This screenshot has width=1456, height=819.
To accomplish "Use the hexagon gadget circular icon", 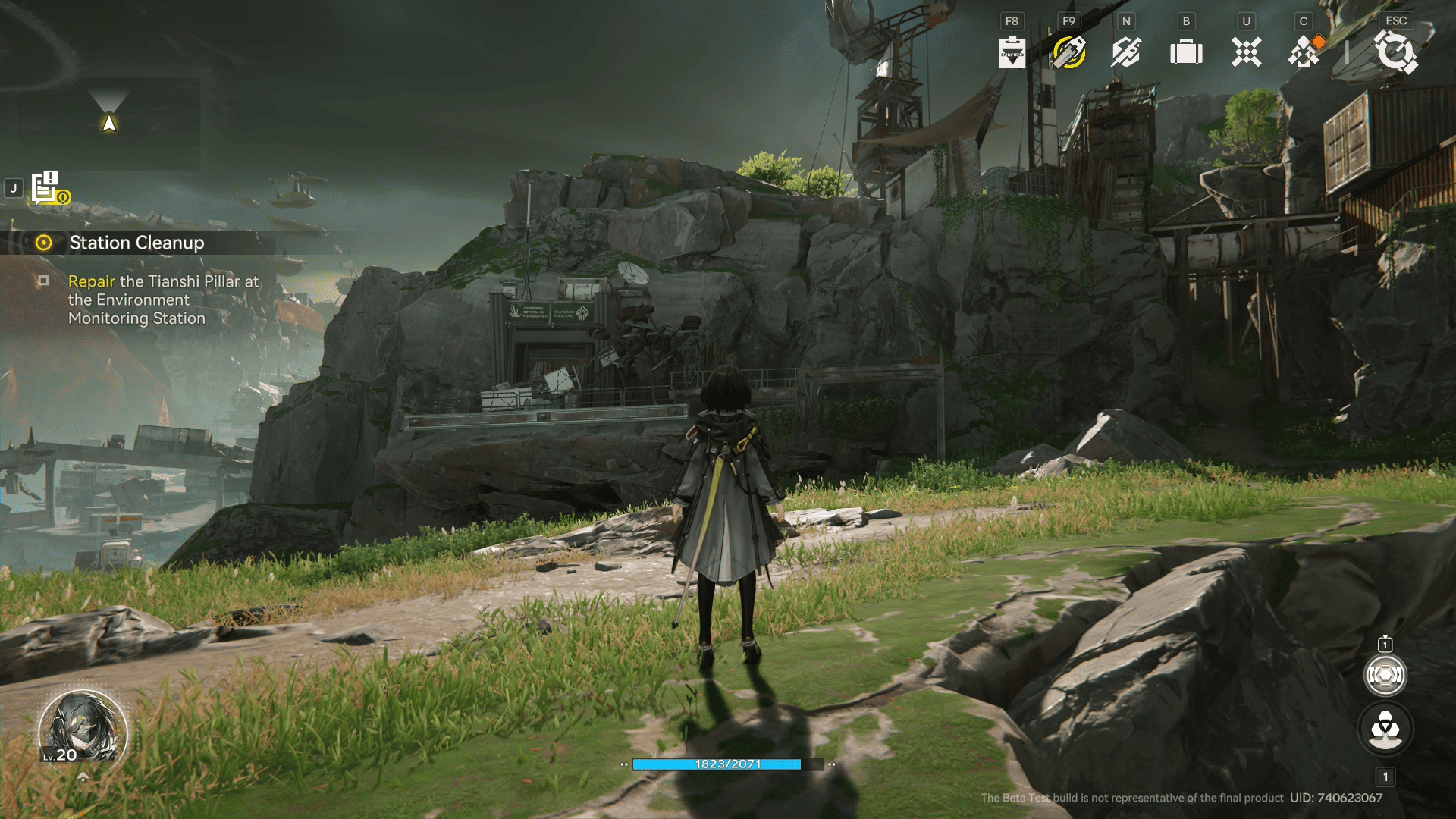I will [x=1385, y=675].
